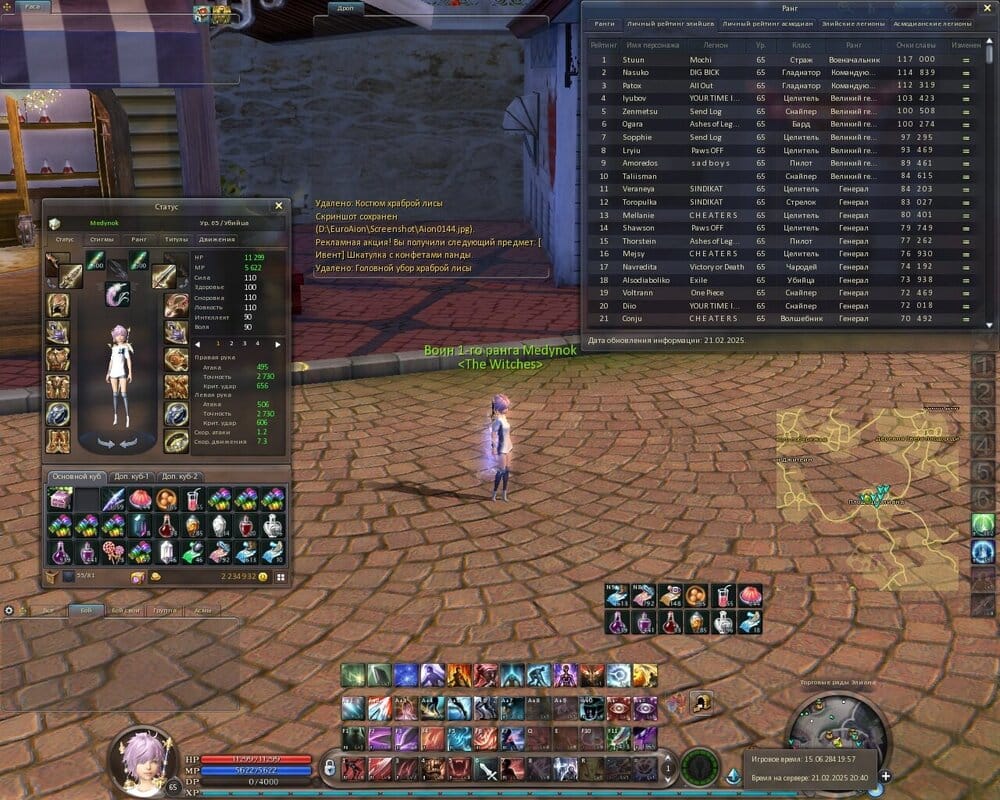Open the Эллийские легионы ranking tab
Image resolution: width=1000 pixels, height=800 pixels.
tap(846, 23)
